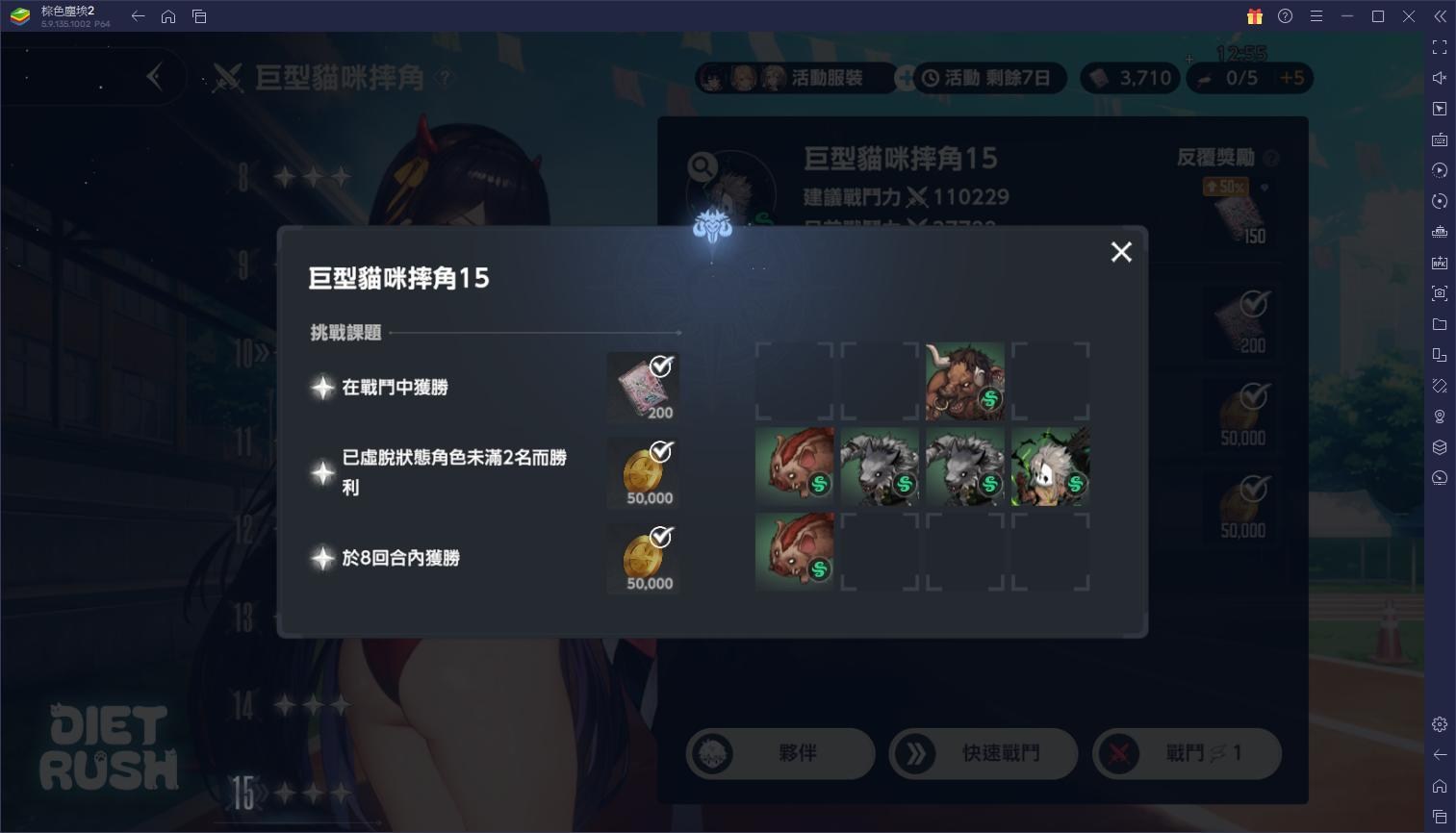Mute game audio with the speaker toggle
Image resolution: width=1456 pixels, height=833 pixels.
point(1440,77)
